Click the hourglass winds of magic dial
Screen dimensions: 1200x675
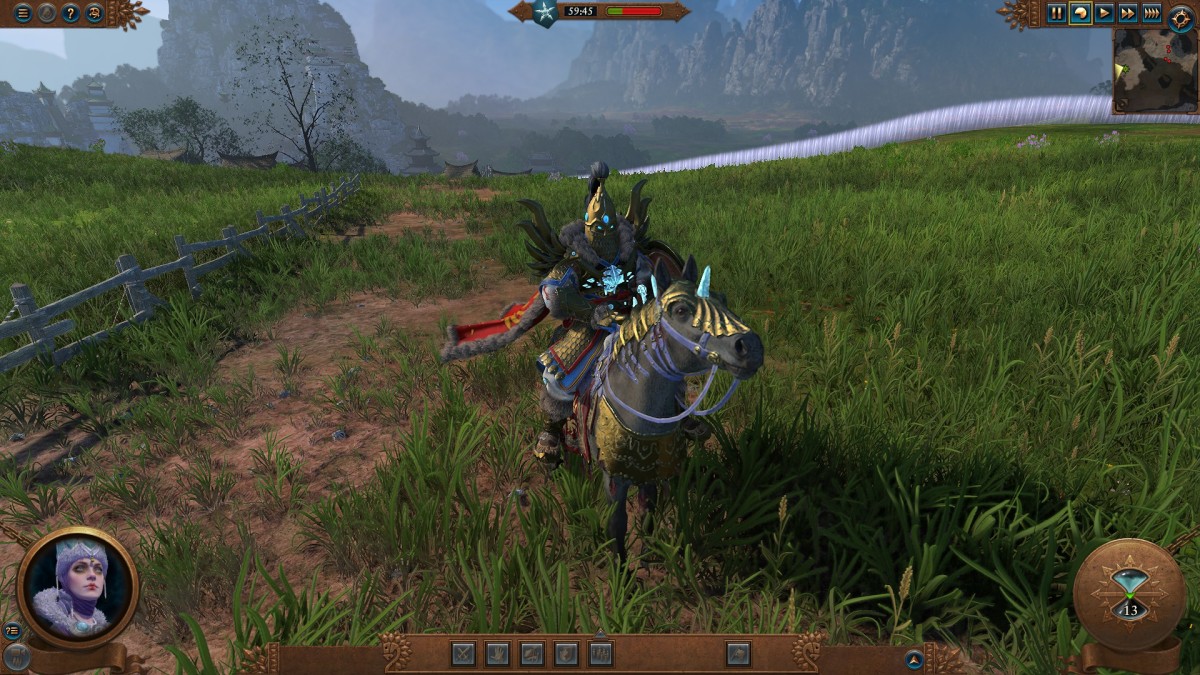(1130, 595)
